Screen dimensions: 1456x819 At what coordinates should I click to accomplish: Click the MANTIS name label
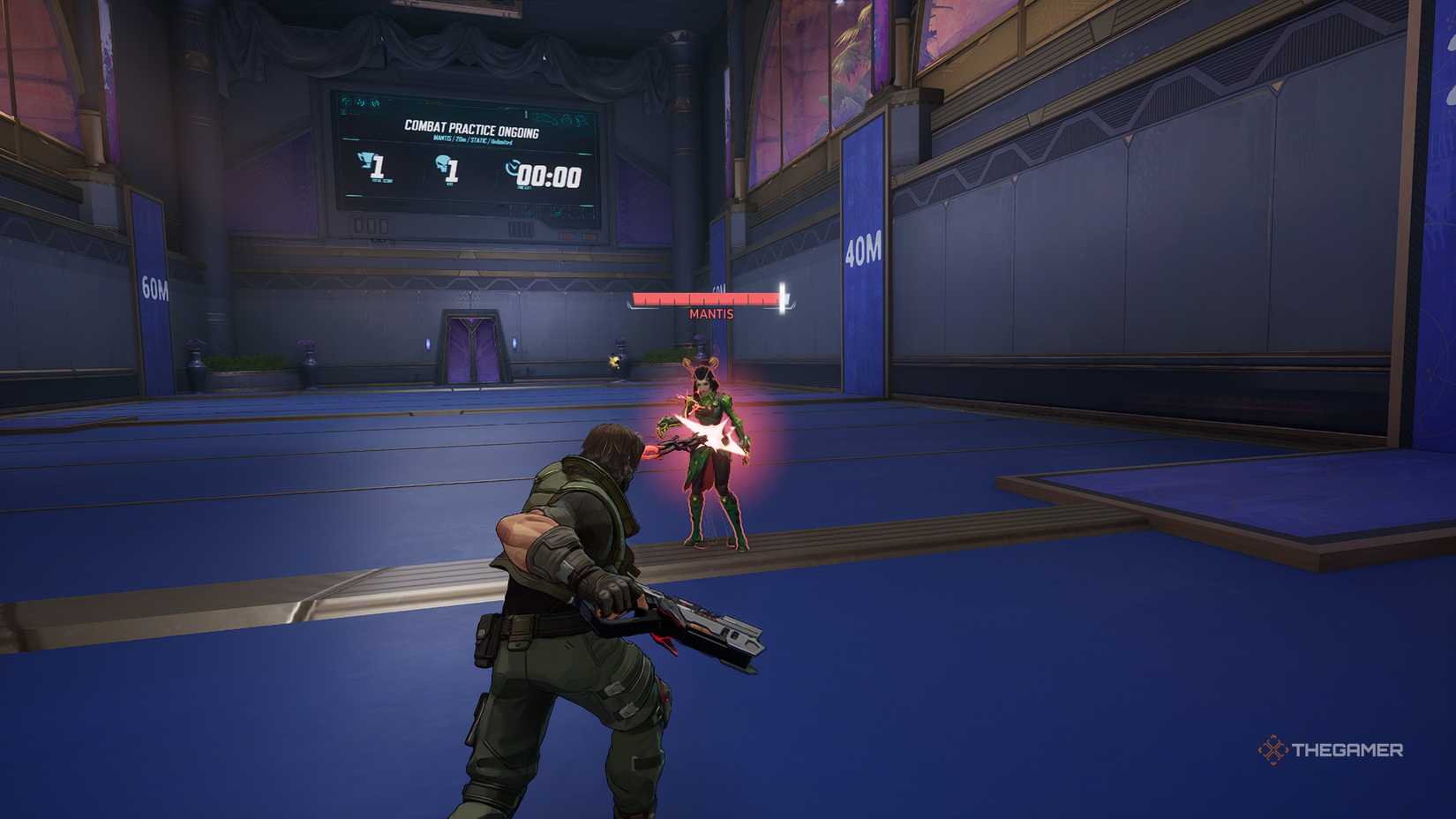coord(710,313)
